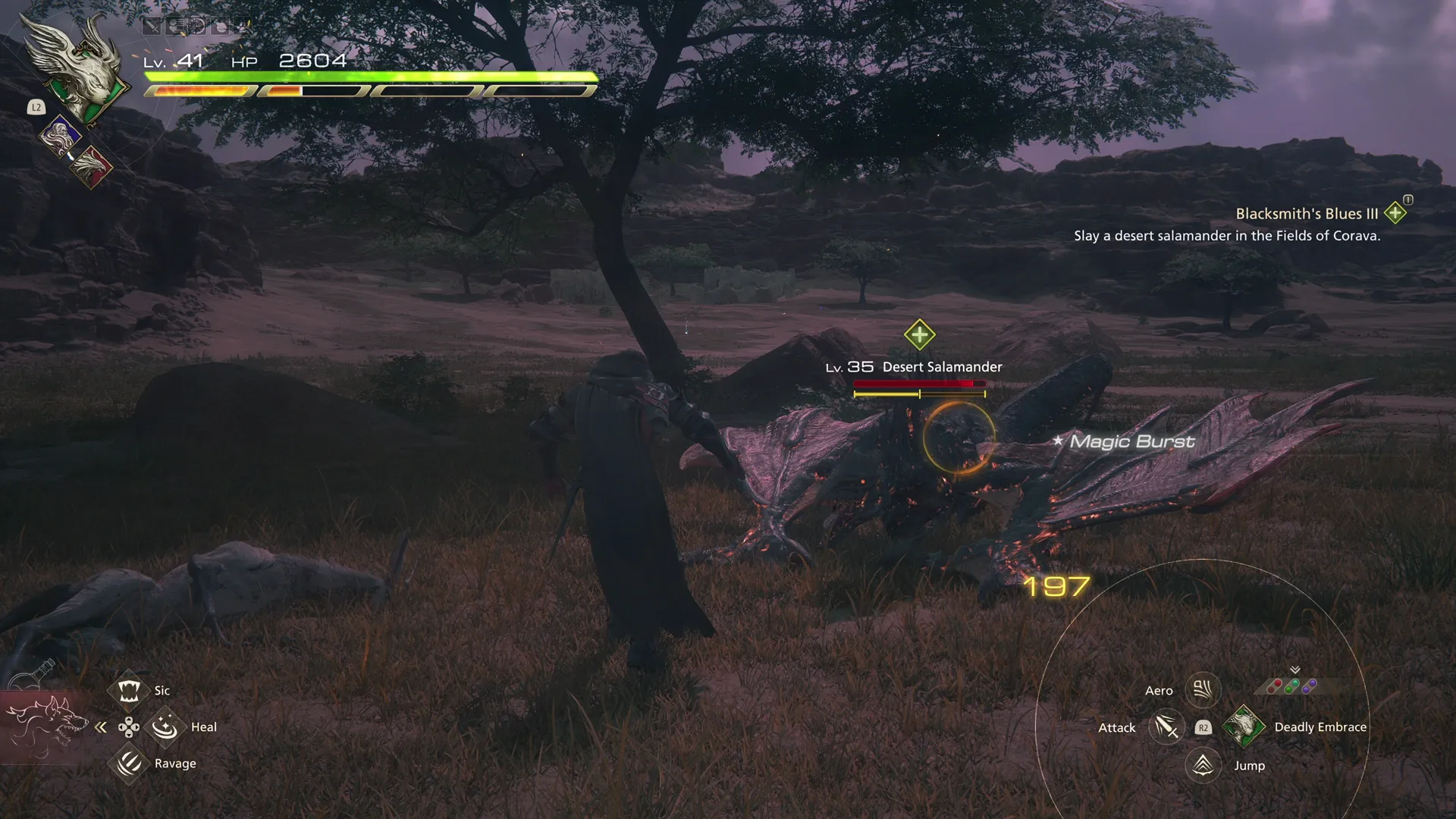Screen dimensions: 1456x819
Task: Expand the double chevron above the button indicators
Action: pos(1295,670)
